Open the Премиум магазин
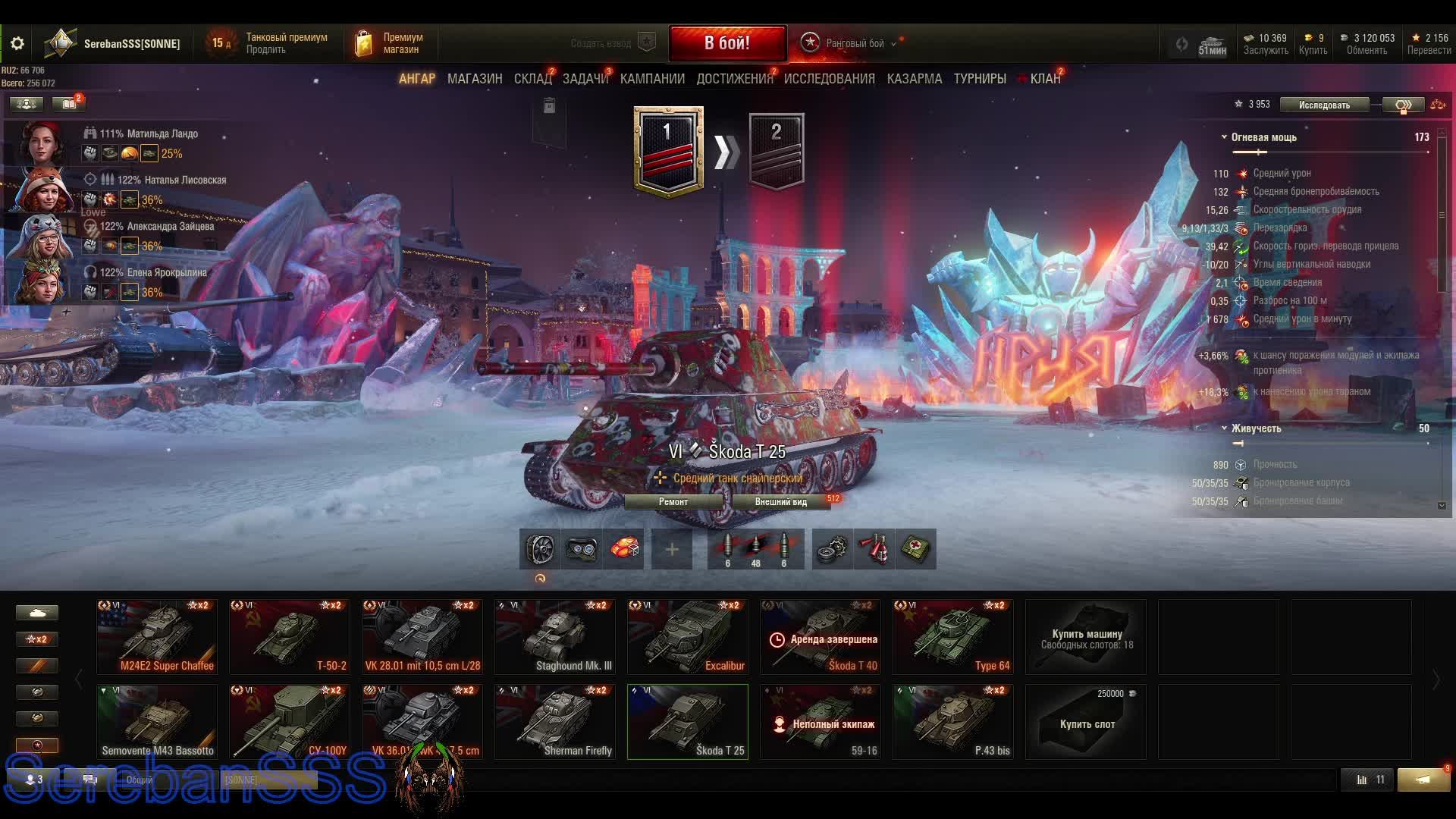This screenshot has width=1456, height=819. click(x=390, y=43)
